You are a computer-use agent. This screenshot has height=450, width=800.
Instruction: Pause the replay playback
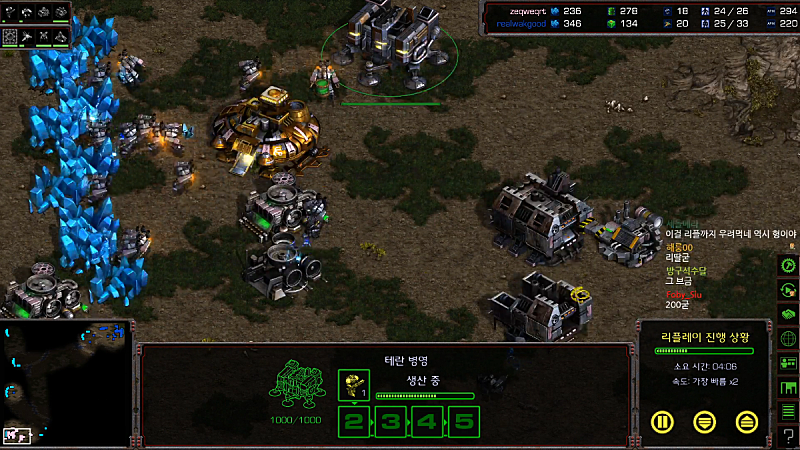[662, 421]
